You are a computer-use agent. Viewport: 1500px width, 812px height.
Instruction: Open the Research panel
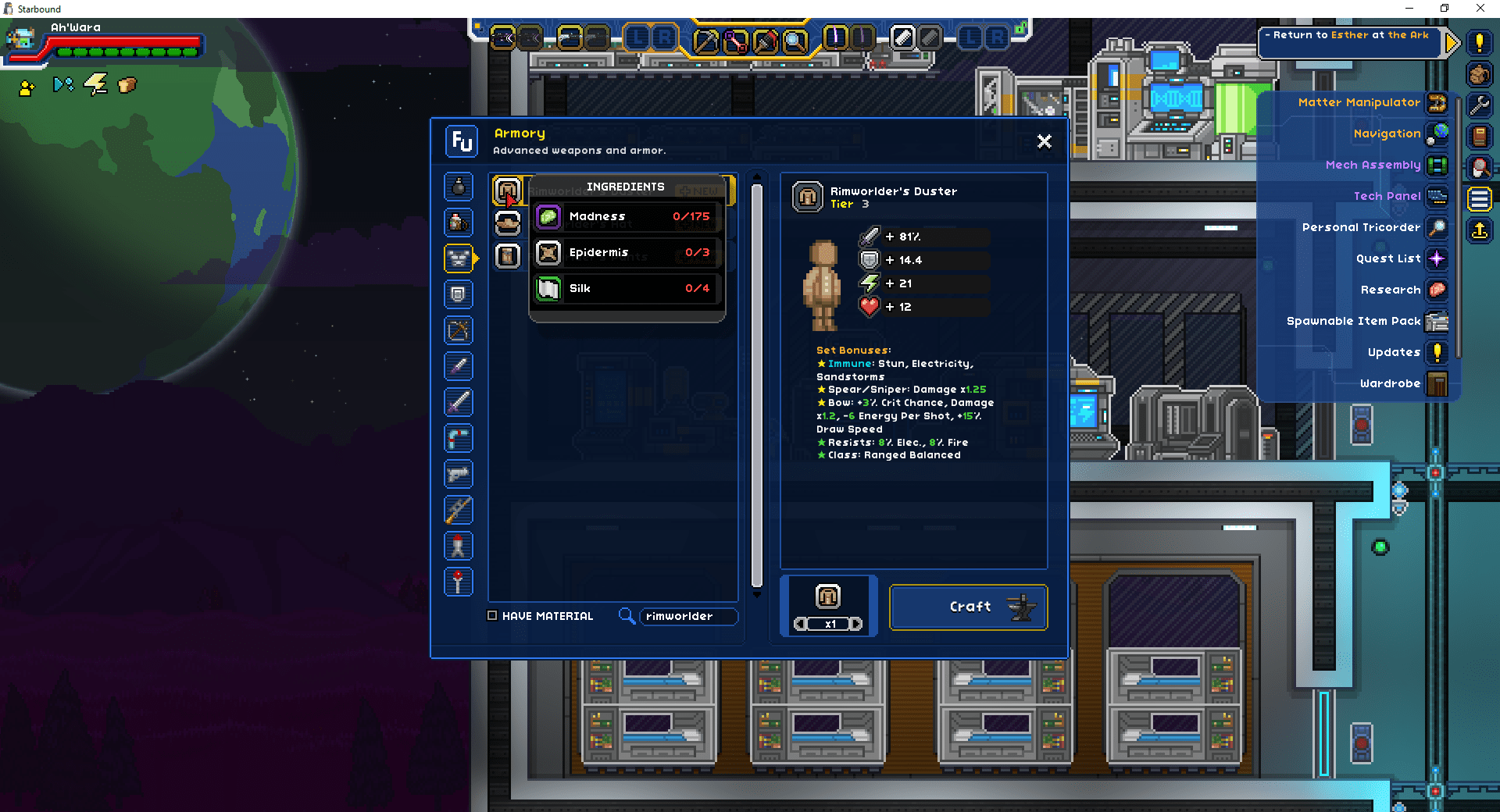tap(1437, 290)
